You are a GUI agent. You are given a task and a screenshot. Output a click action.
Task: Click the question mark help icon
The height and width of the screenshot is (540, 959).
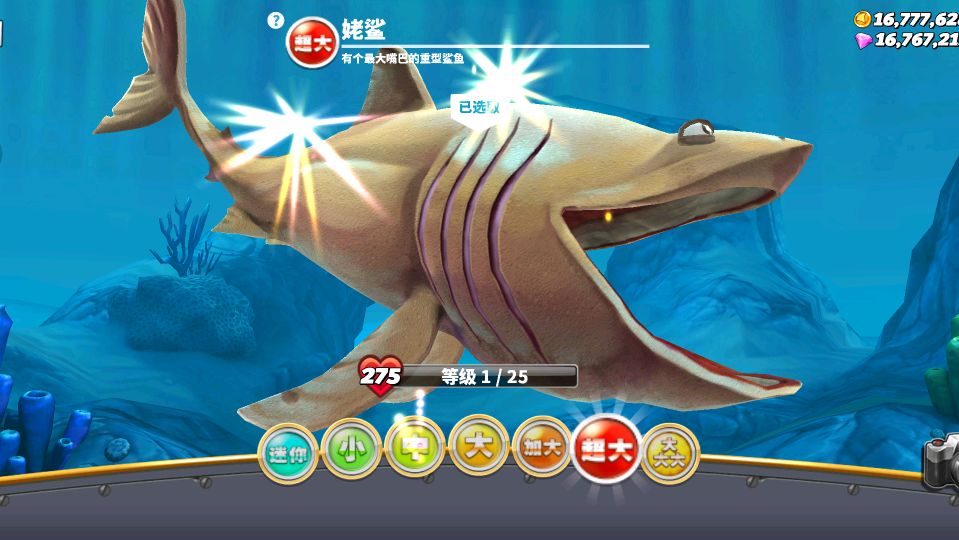pos(276,20)
